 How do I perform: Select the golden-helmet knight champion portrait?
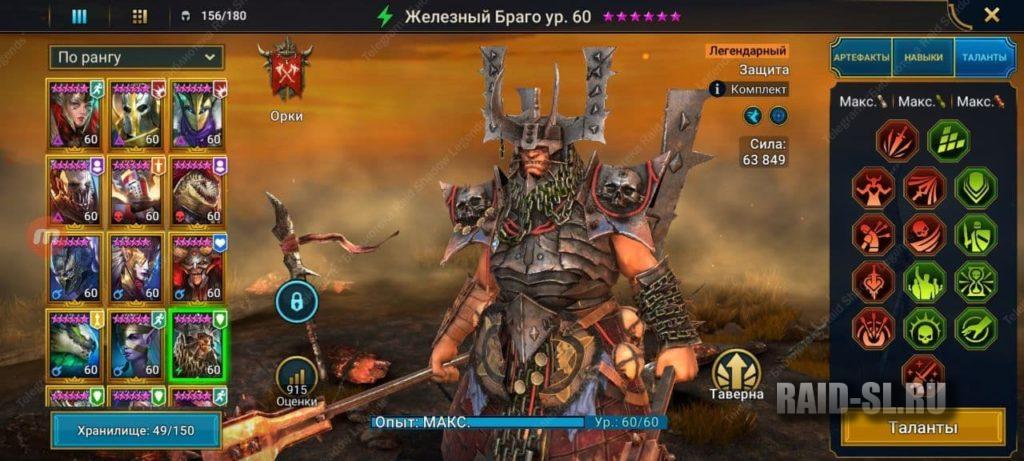click(137, 113)
